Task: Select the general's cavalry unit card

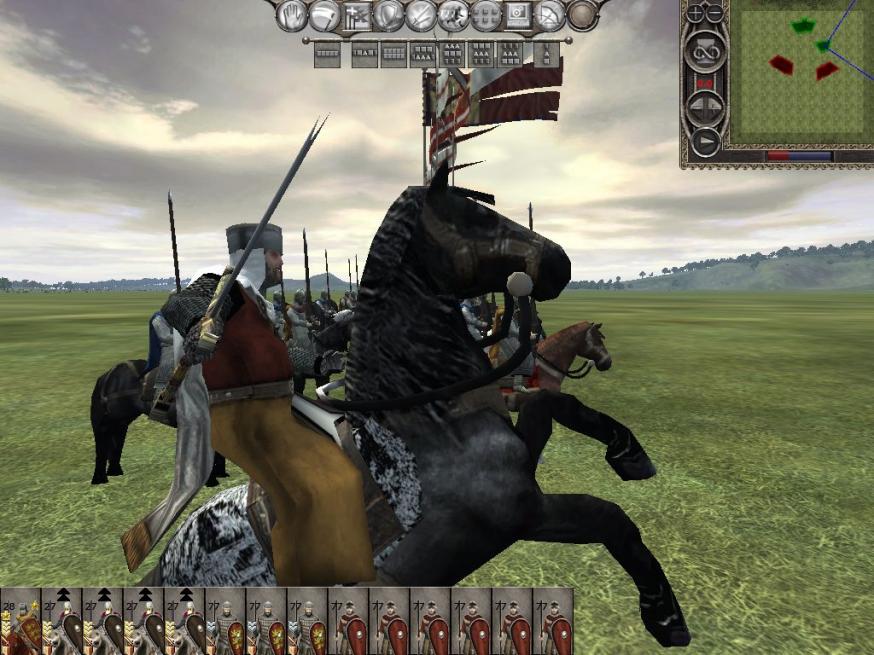Action: (x=20, y=621)
